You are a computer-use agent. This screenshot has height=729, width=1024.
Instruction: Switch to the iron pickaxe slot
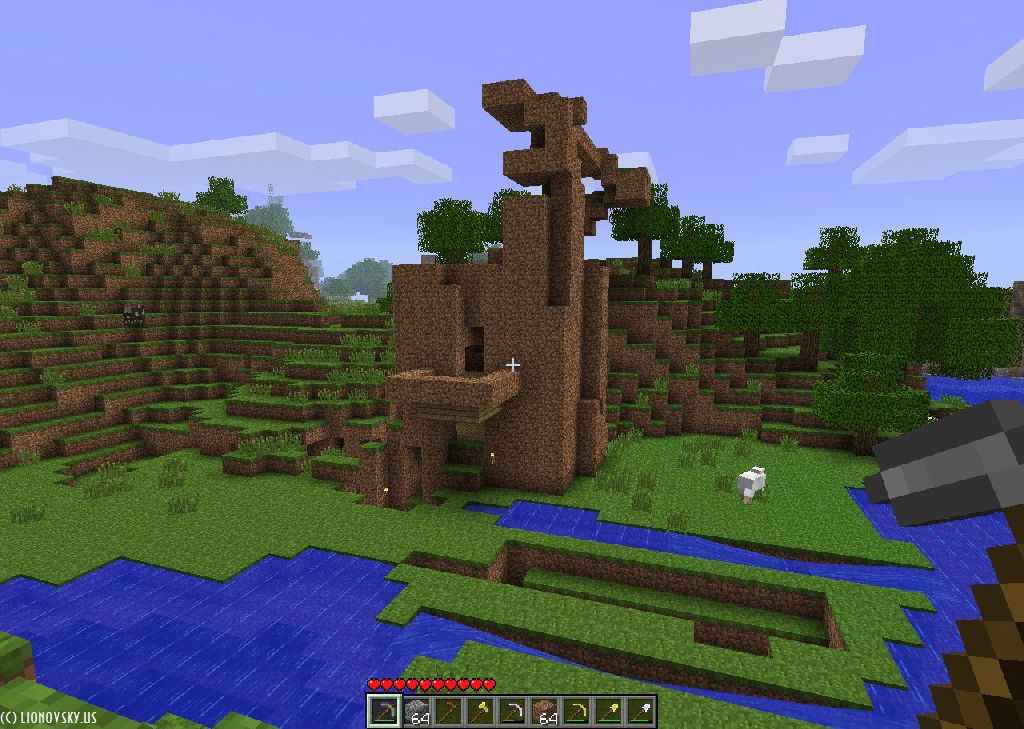coord(511,711)
